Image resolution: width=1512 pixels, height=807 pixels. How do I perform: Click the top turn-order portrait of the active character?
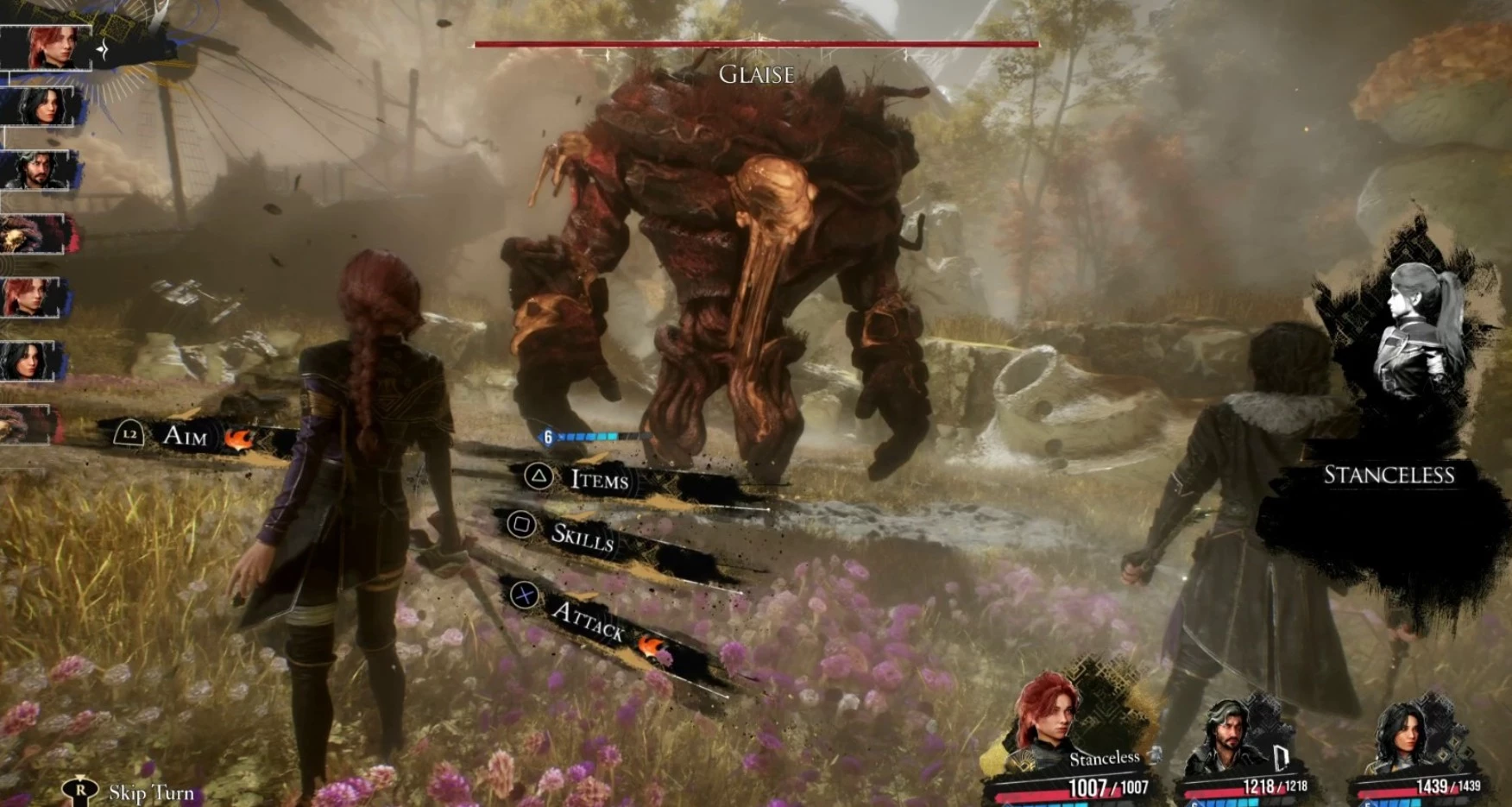click(x=48, y=47)
